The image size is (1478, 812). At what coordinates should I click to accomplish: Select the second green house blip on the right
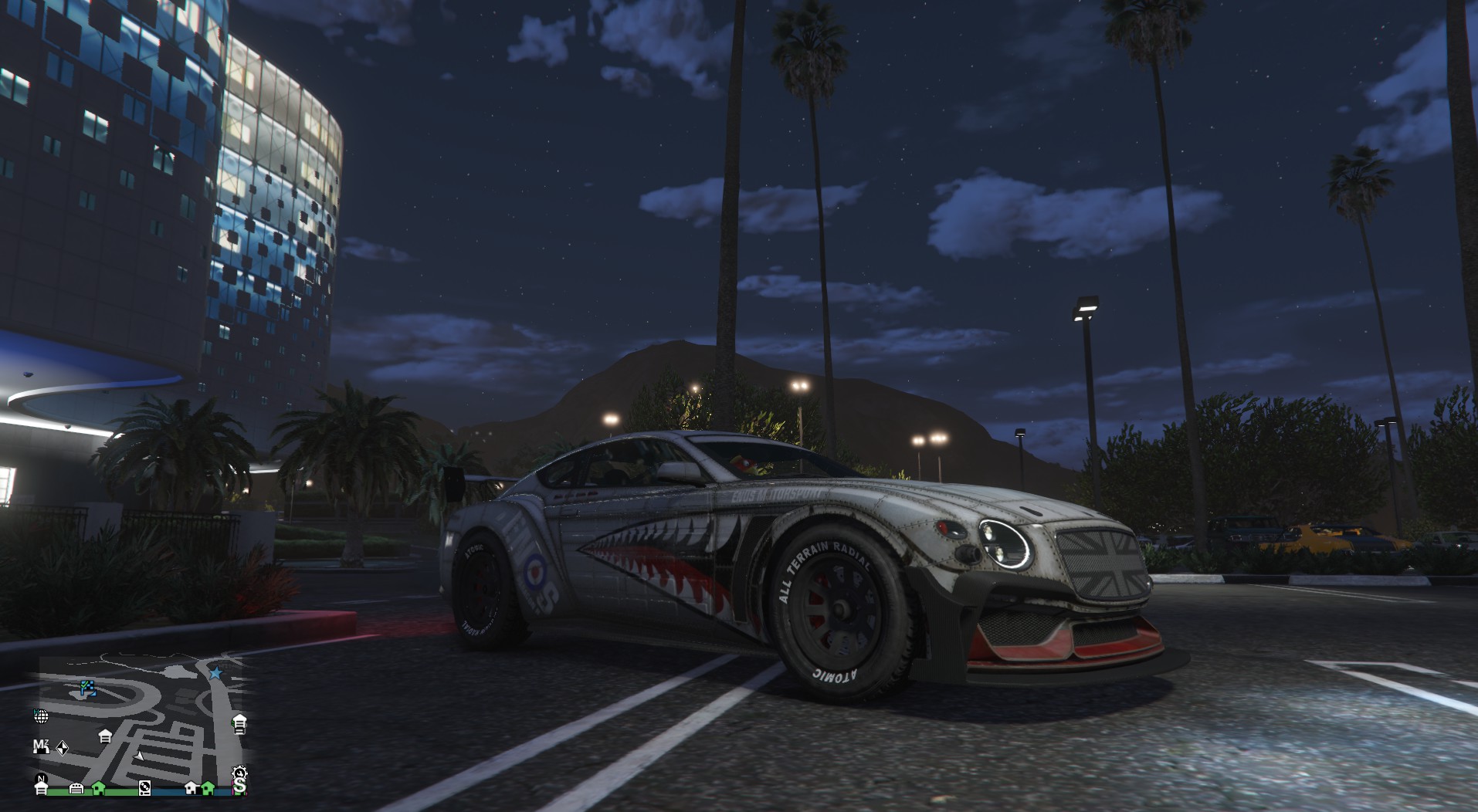206,788
